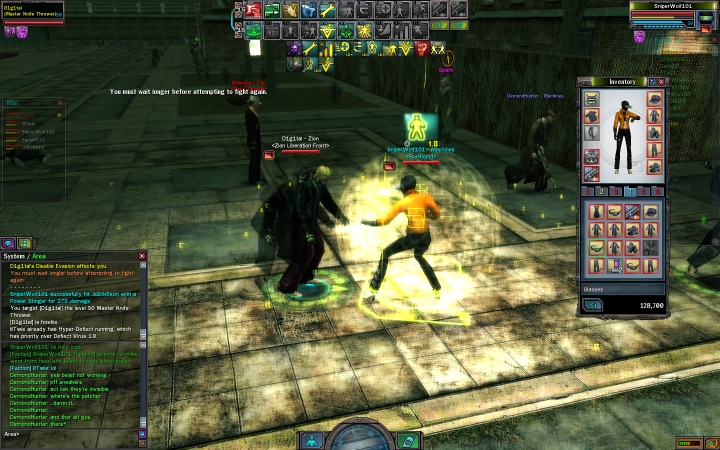Viewport: 720px width, 450px height.
Task: Open inventory page 6 tab
Action: tap(659, 191)
